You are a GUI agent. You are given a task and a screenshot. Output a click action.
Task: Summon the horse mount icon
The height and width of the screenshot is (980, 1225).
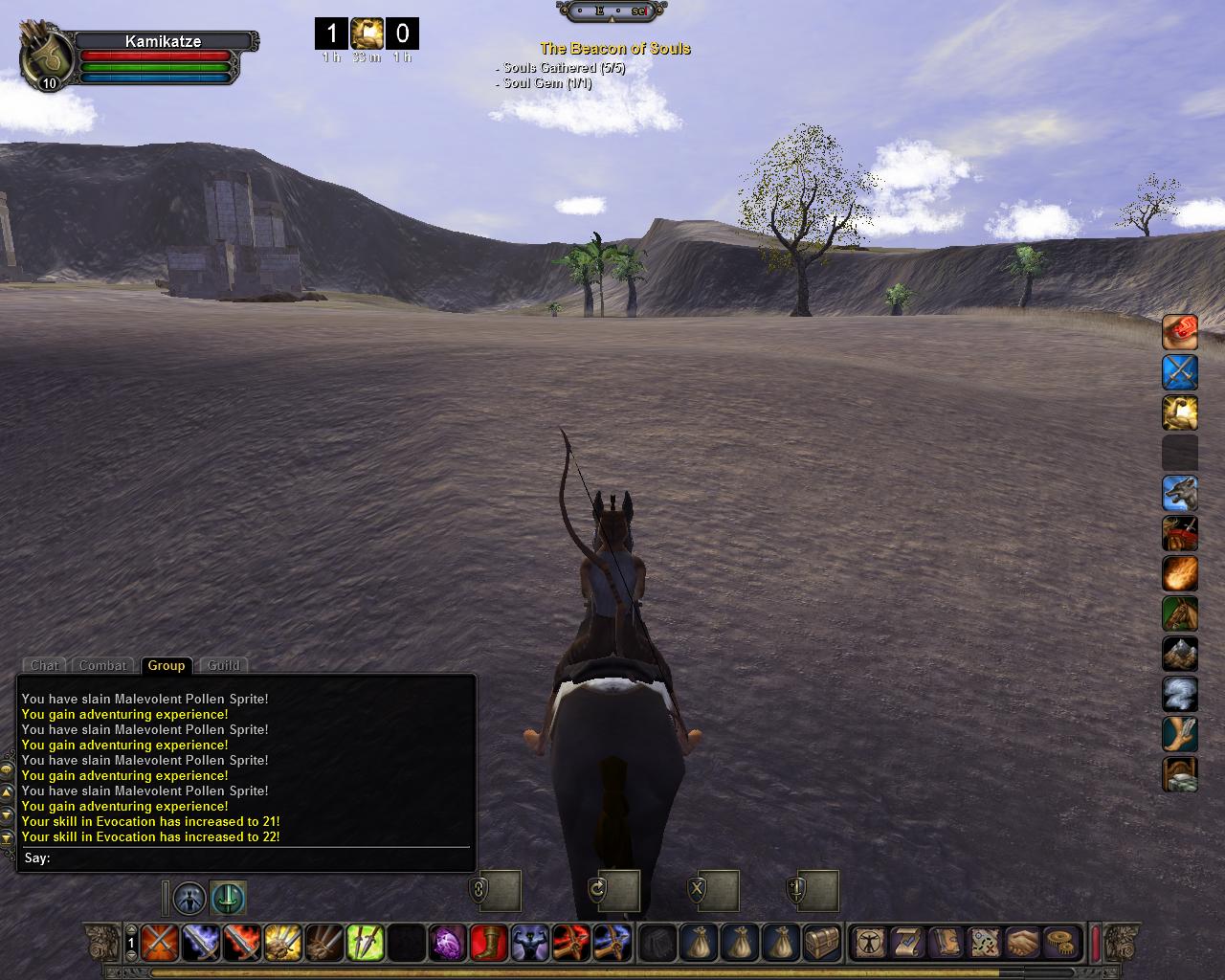click(x=1180, y=613)
